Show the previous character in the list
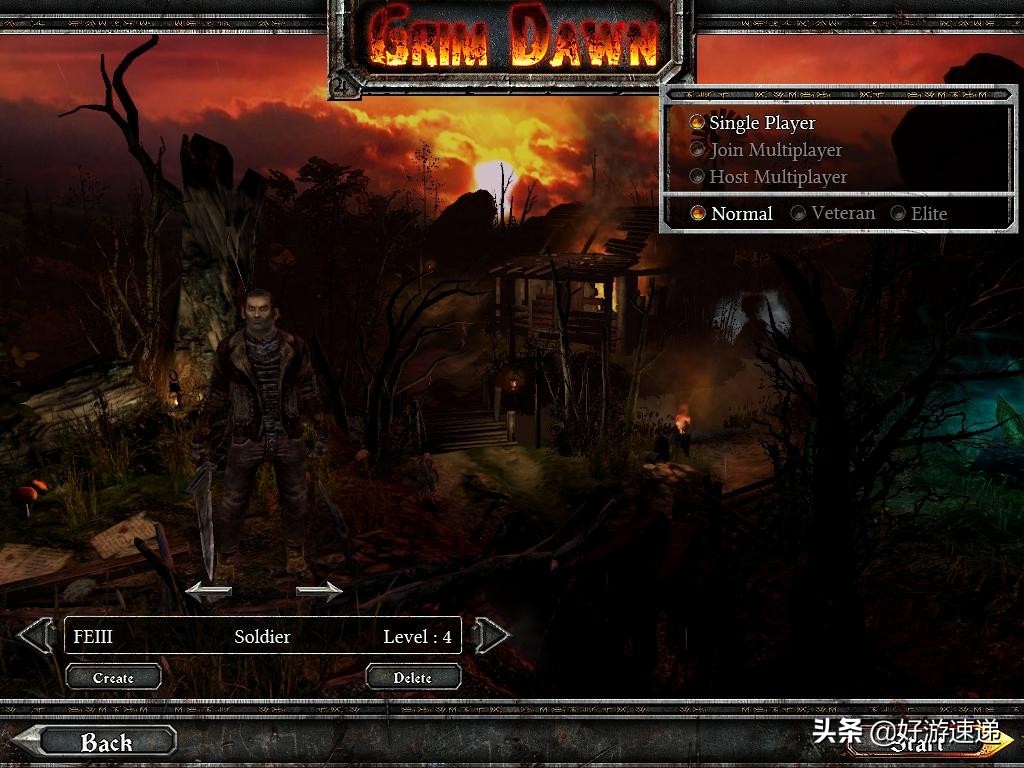 [x=36, y=635]
